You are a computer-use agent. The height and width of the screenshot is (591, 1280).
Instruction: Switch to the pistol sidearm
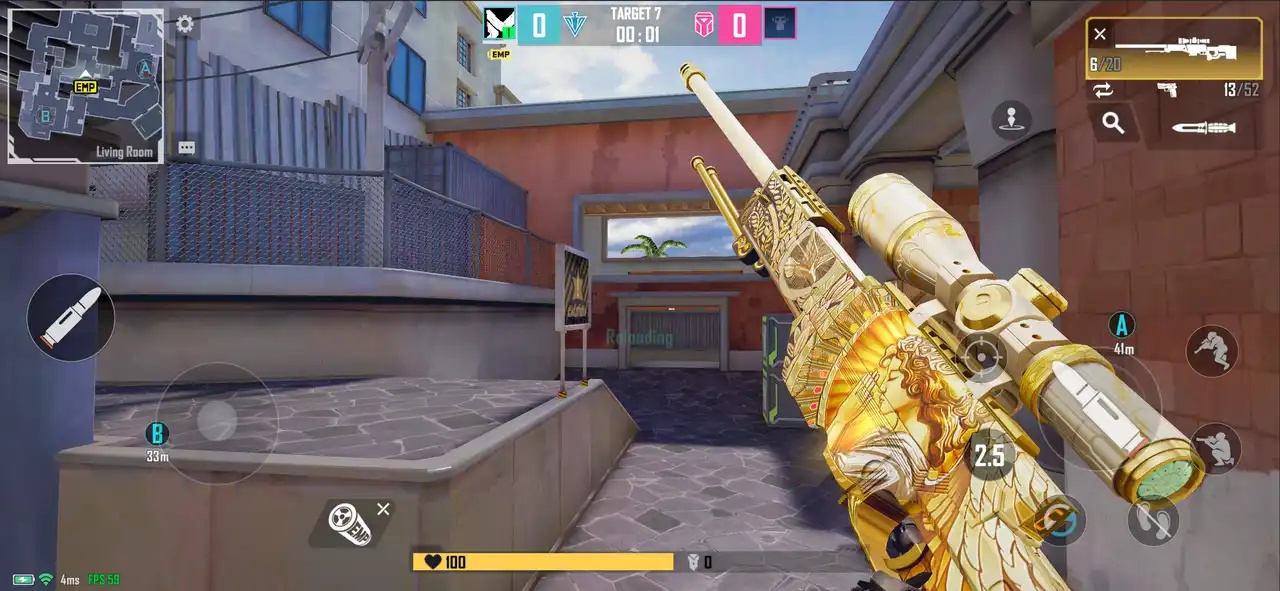coord(1168,90)
